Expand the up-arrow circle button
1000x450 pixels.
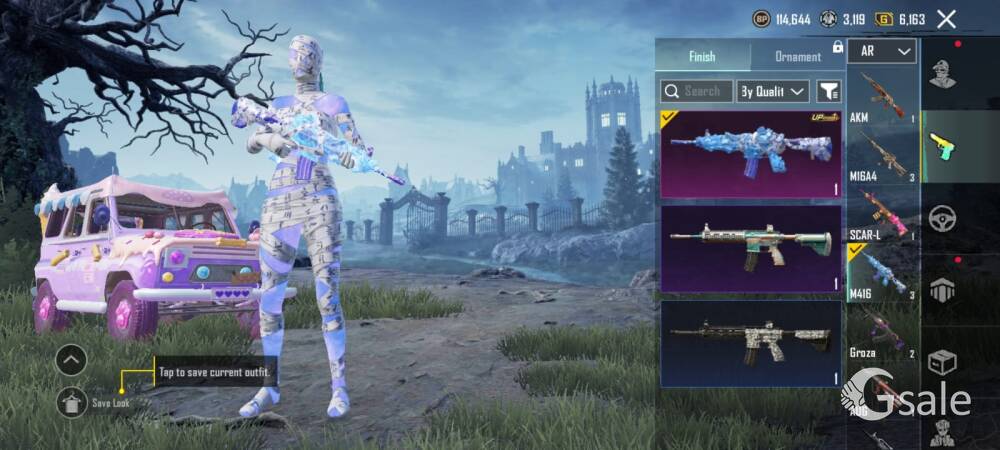71,359
